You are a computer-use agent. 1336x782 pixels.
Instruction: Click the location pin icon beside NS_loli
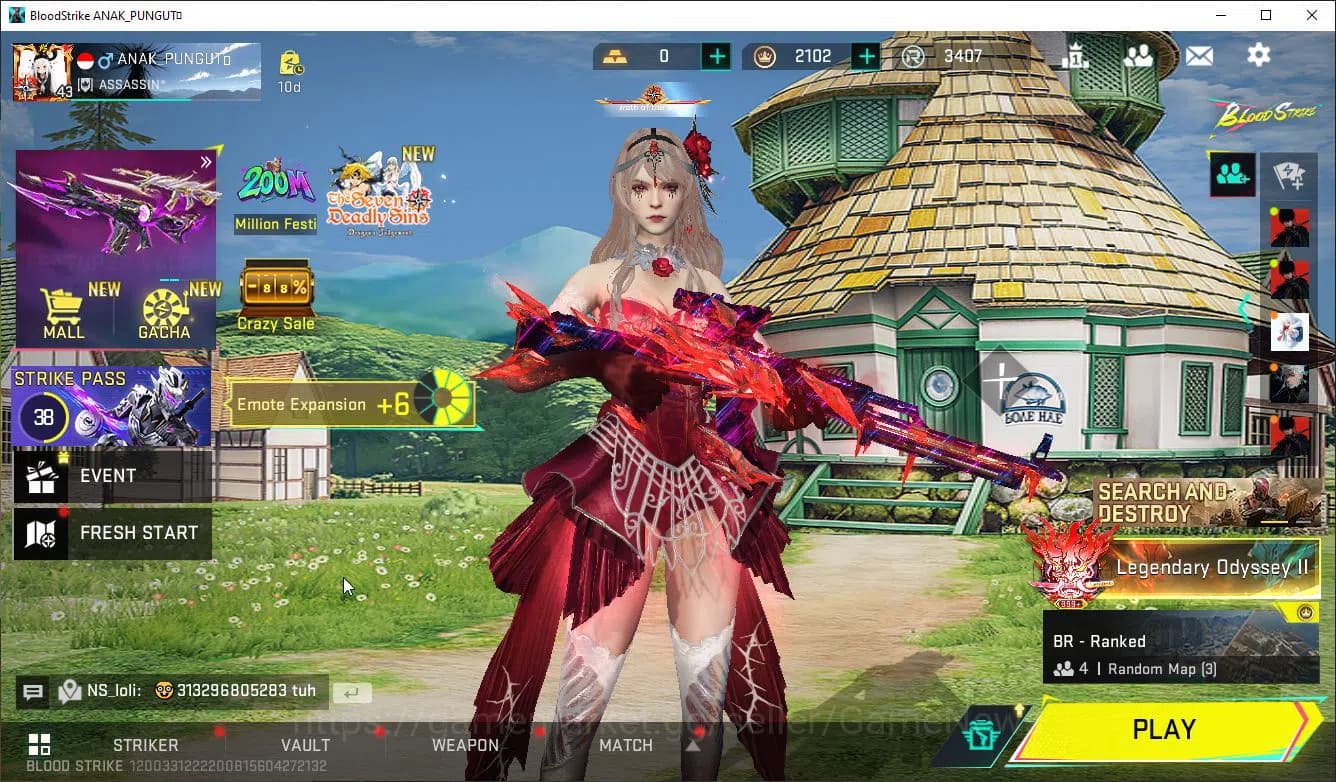pos(70,691)
